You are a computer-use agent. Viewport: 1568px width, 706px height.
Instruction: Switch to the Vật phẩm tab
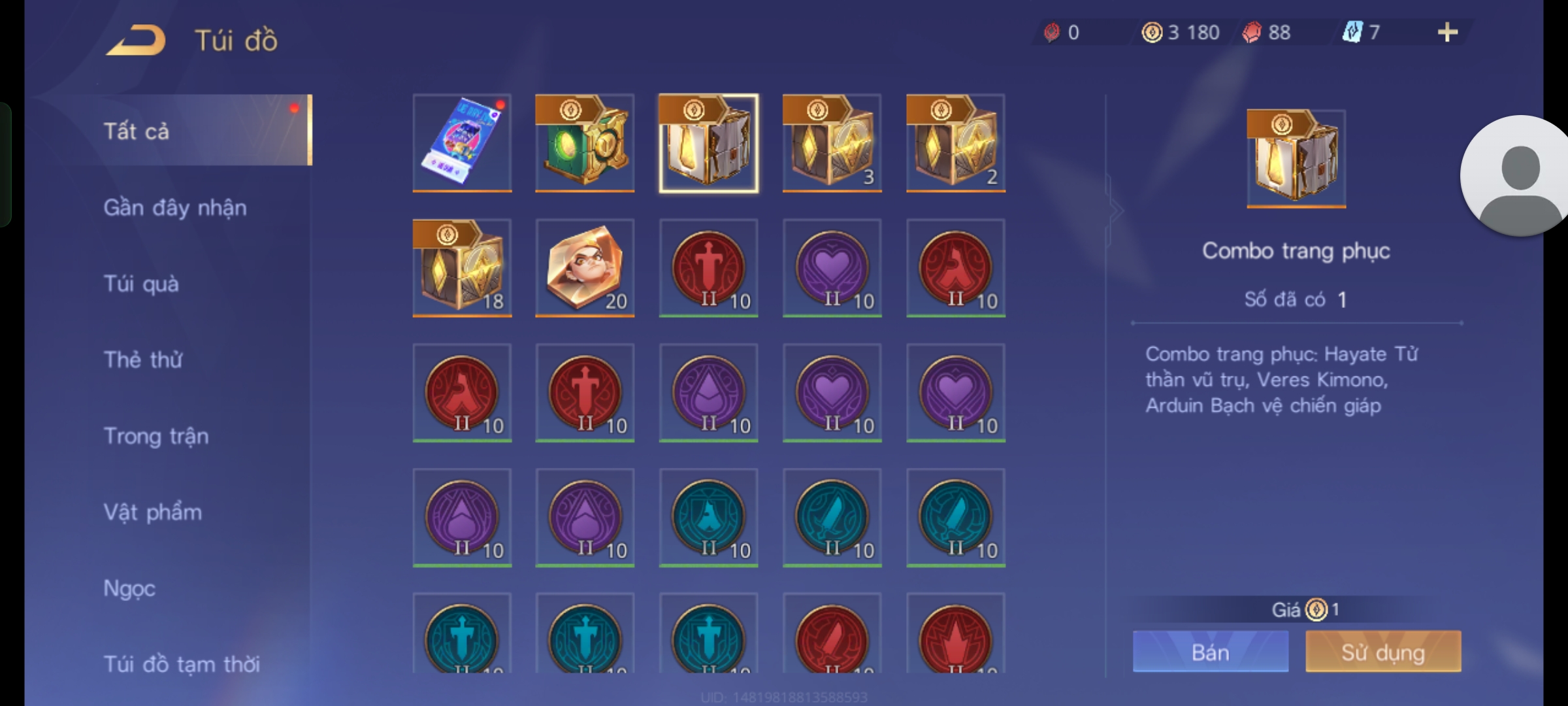pos(153,512)
